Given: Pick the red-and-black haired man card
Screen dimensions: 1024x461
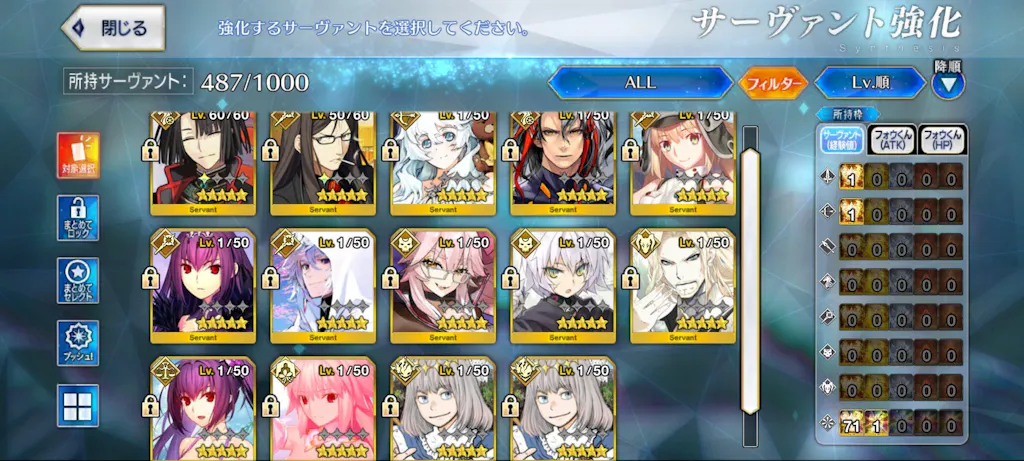Looking at the screenshot, I should coord(563,162).
